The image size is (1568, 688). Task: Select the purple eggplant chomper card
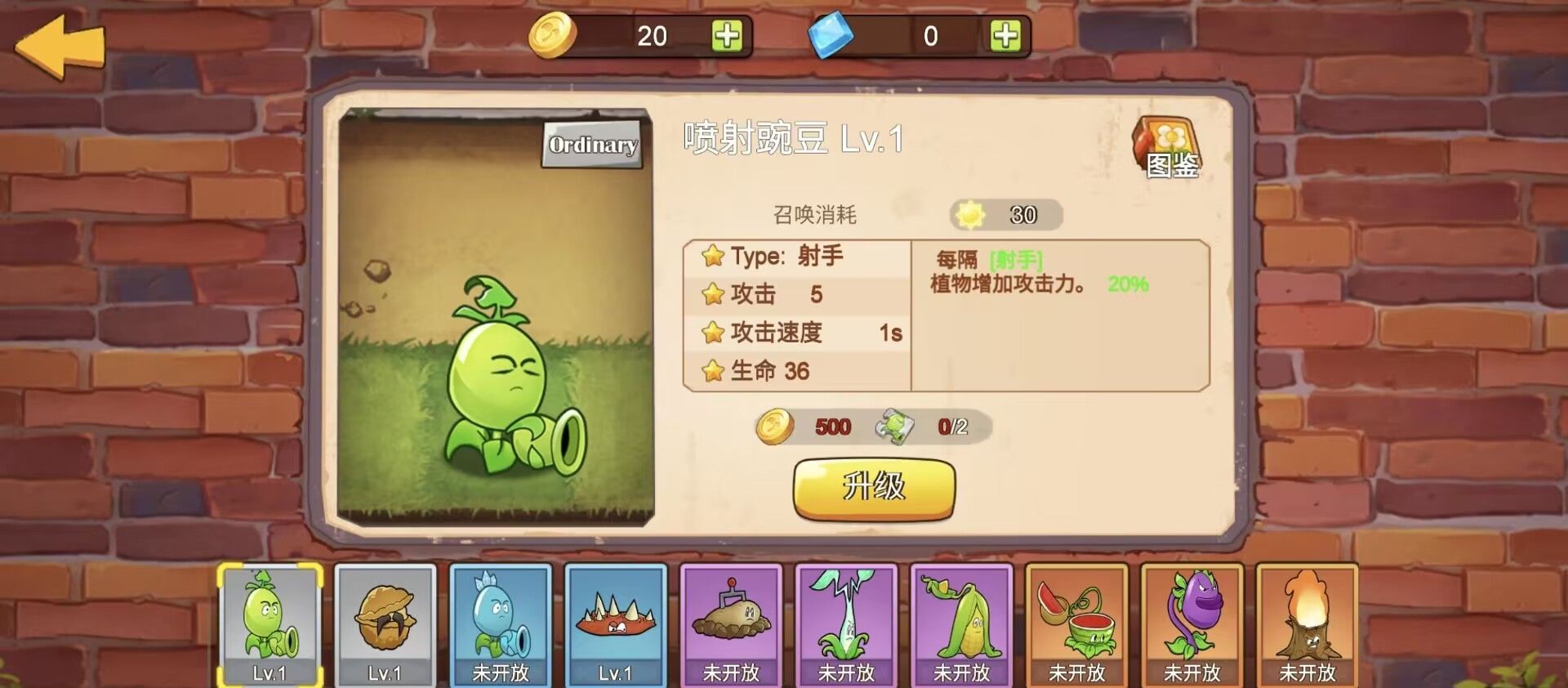coord(1192,625)
